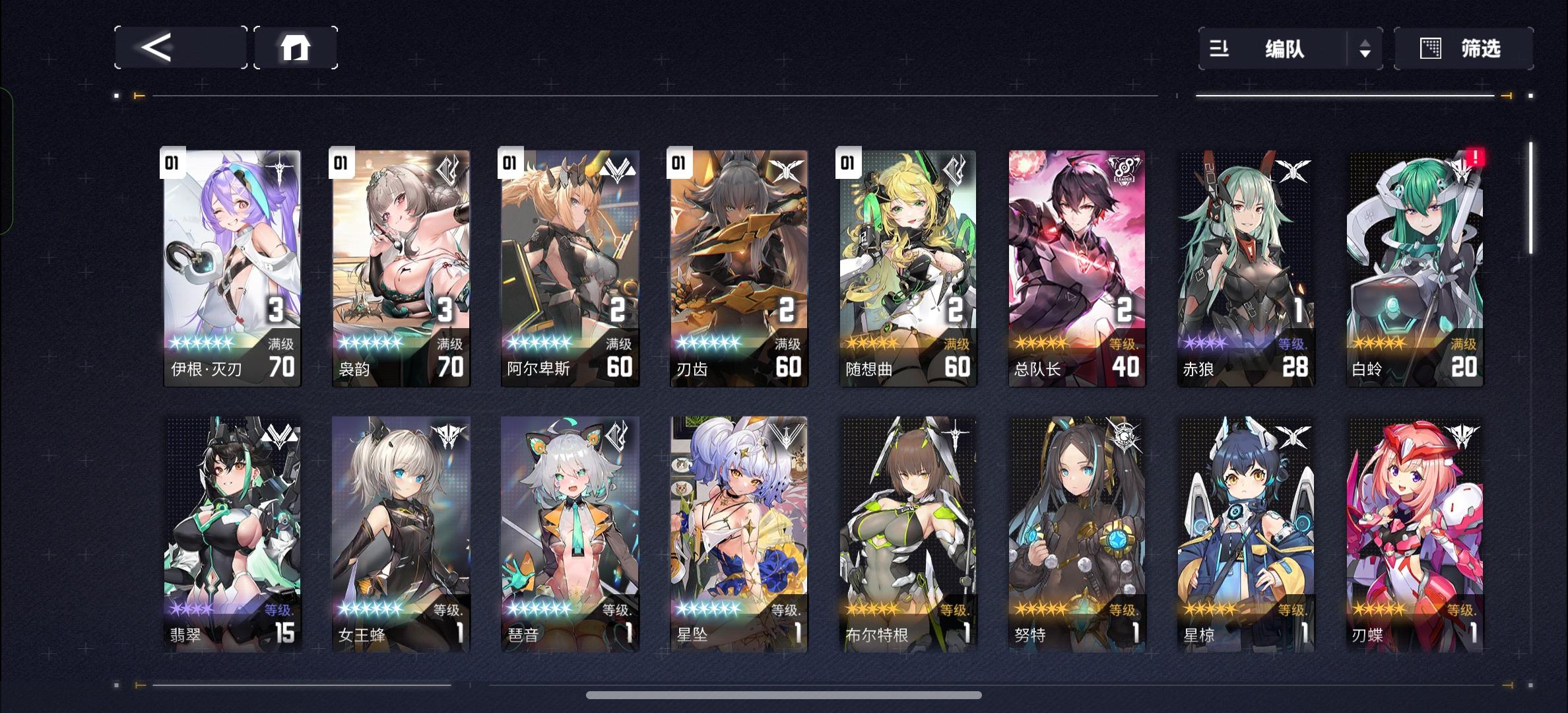1568x713 pixels.
Task: Select the 赤狼 character card
Action: click(x=1245, y=264)
